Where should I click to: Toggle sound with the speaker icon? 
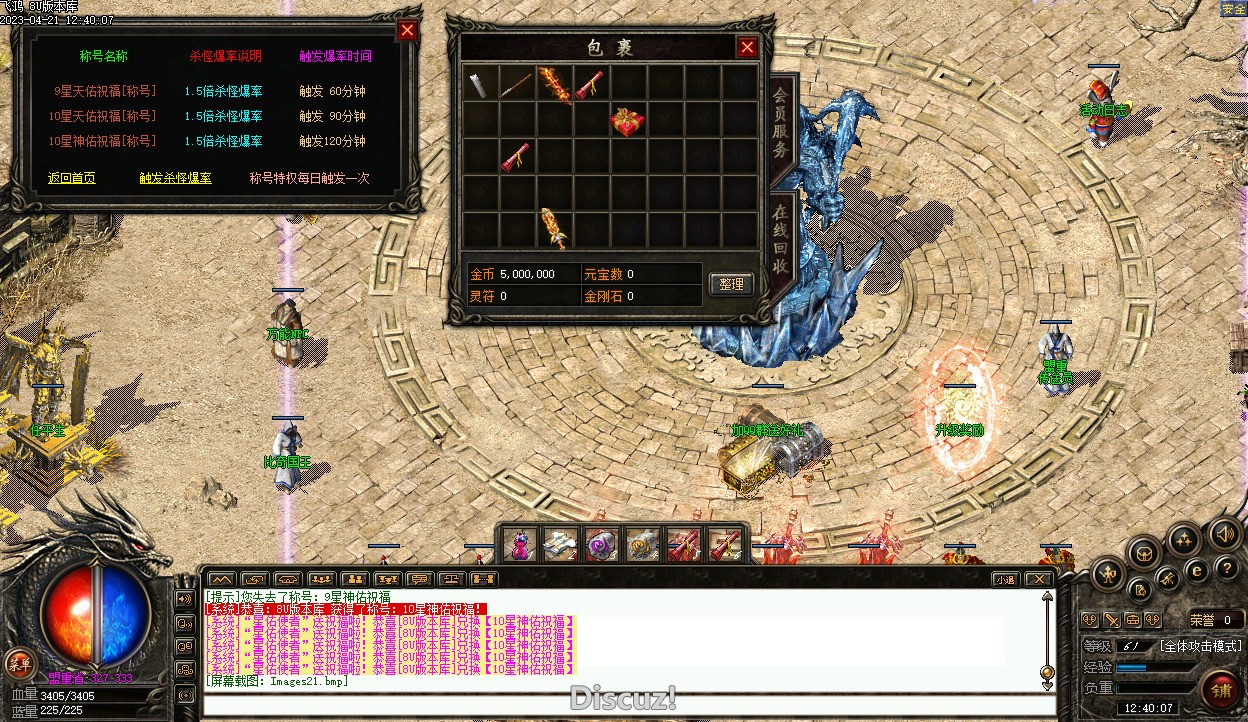1223,534
